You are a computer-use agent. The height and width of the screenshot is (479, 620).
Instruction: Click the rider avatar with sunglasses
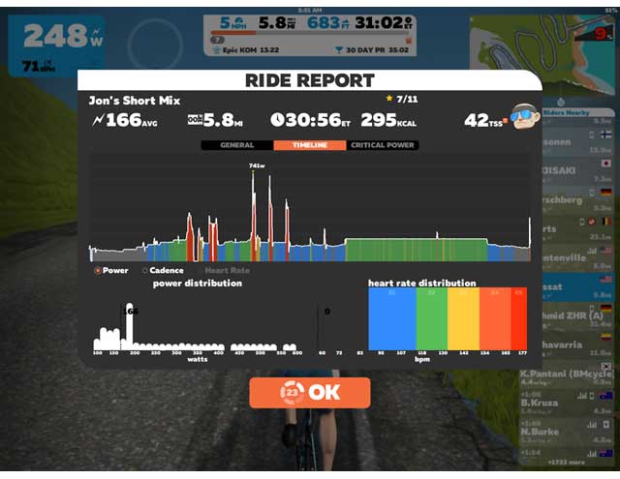point(522,119)
